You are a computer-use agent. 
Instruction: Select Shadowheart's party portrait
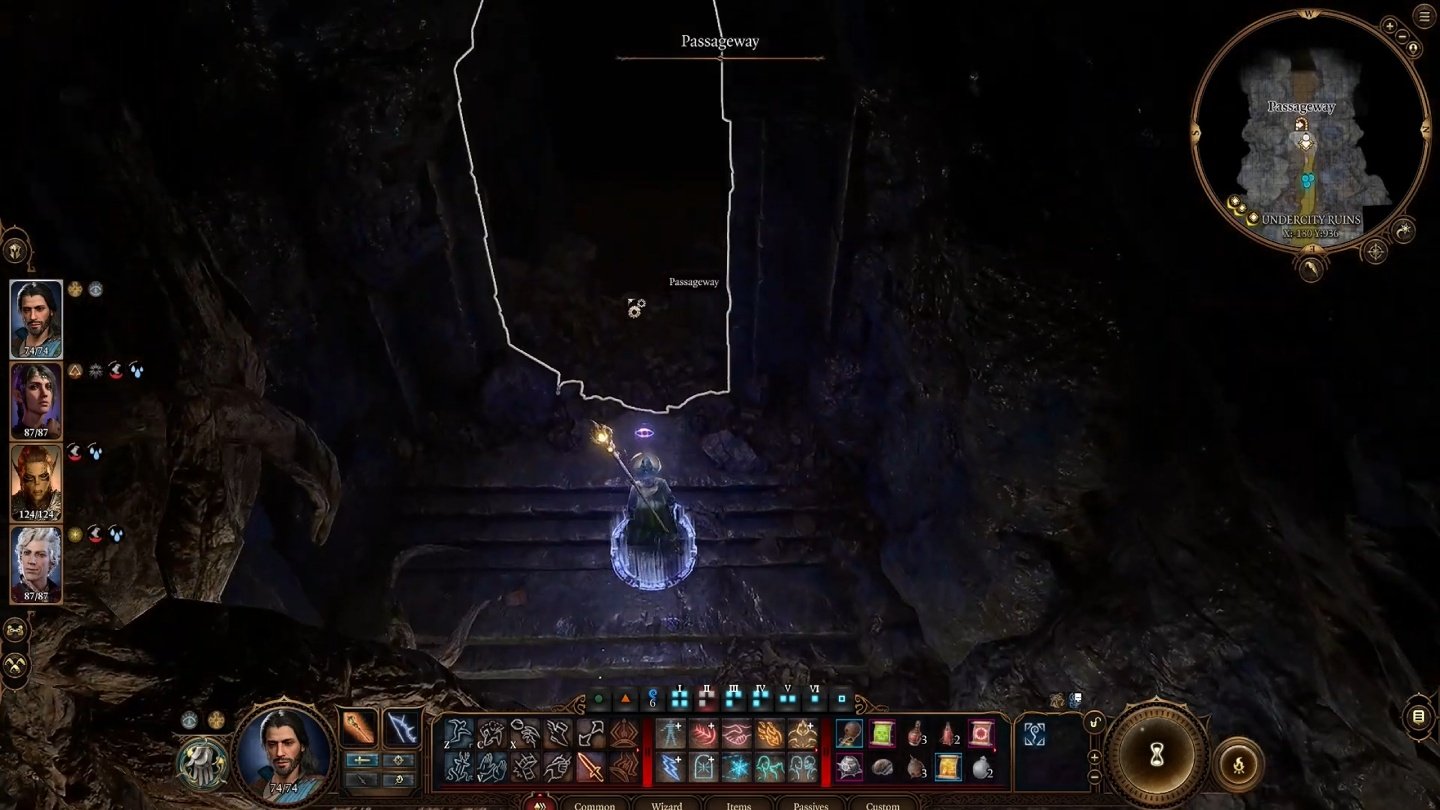pyautogui.click(x=36, y=400)
